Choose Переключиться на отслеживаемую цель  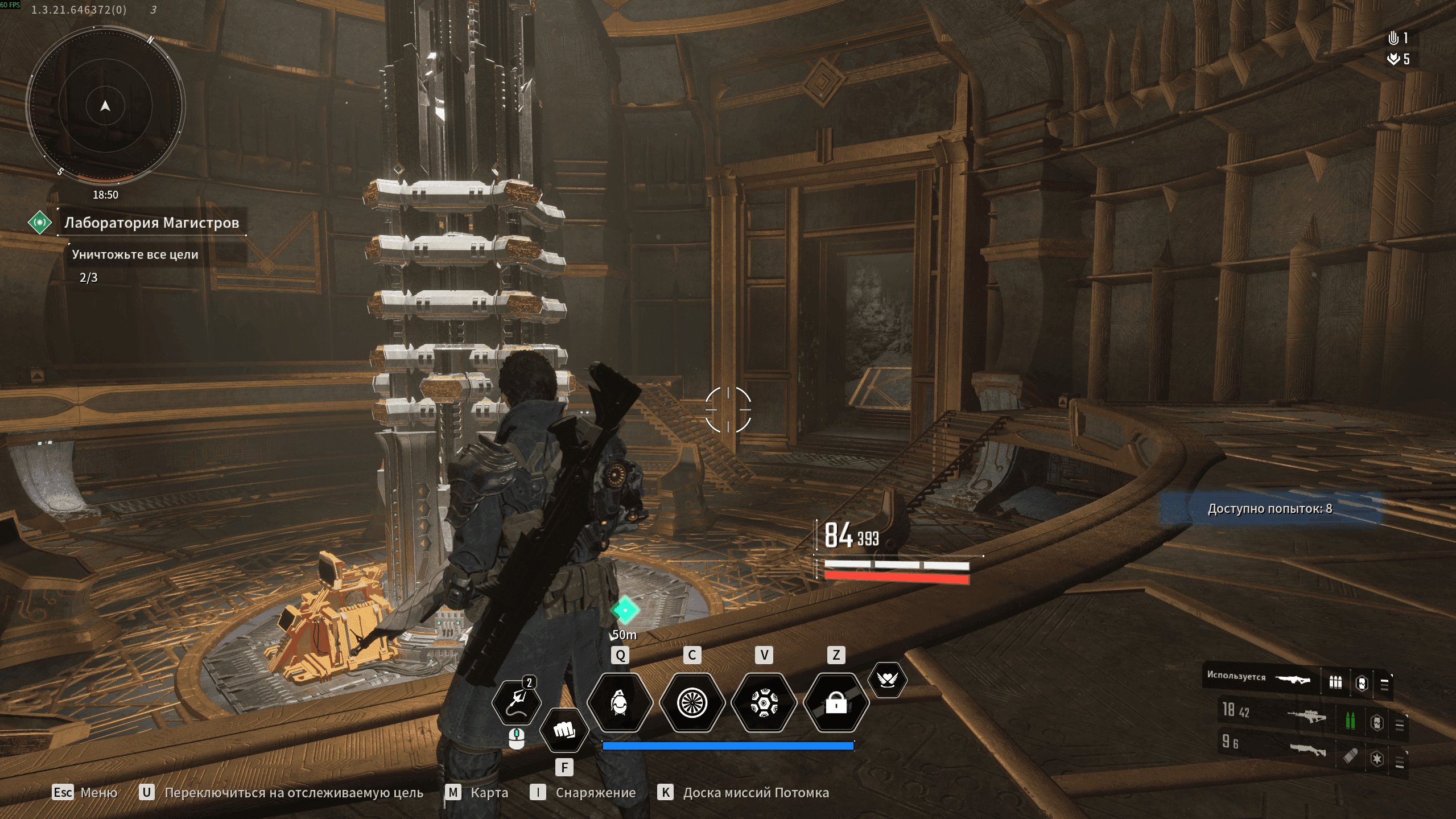click(282, 792)
